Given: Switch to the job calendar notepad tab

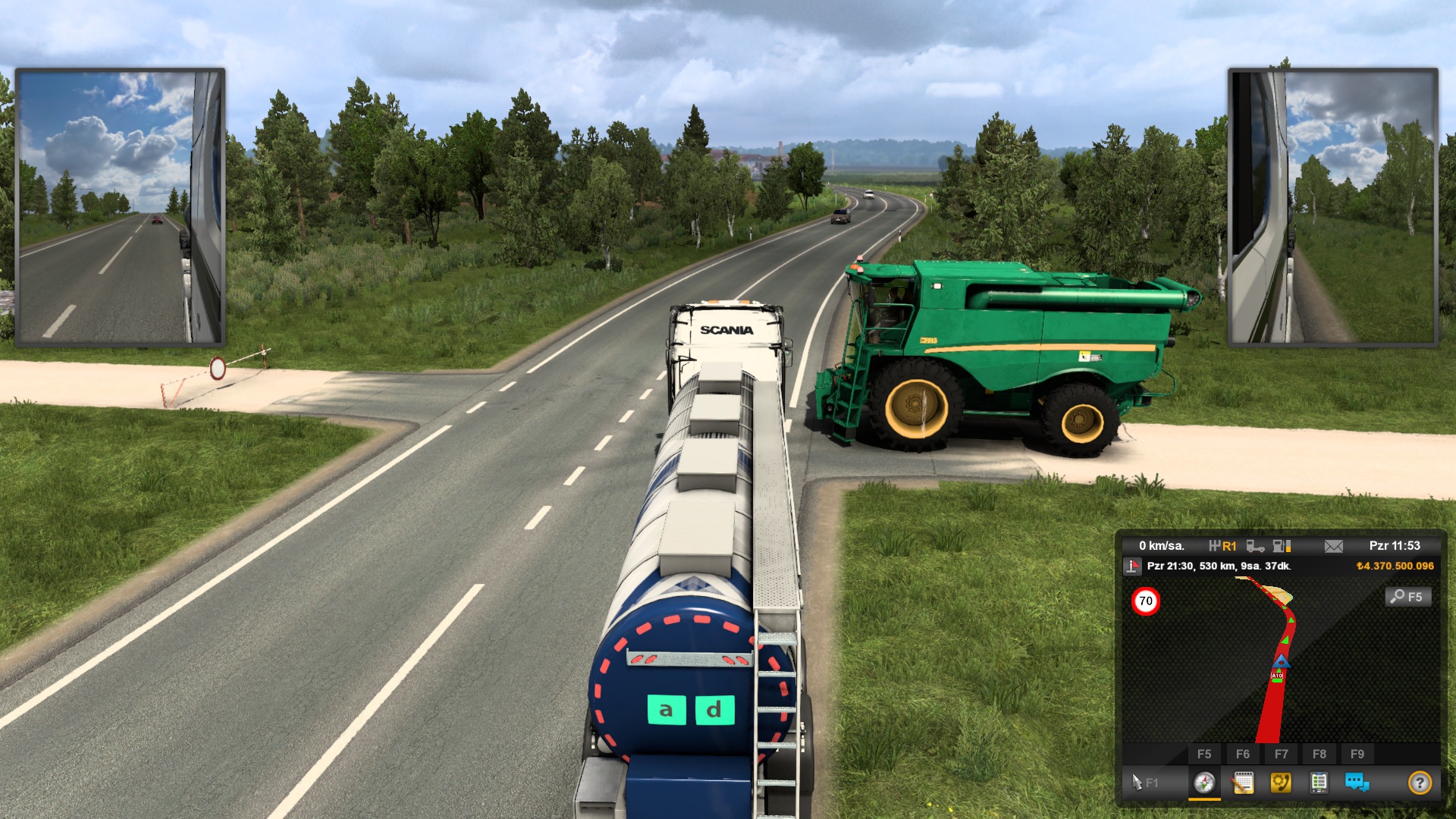Looking at the screenshot, I should [x=1243, y=783].
